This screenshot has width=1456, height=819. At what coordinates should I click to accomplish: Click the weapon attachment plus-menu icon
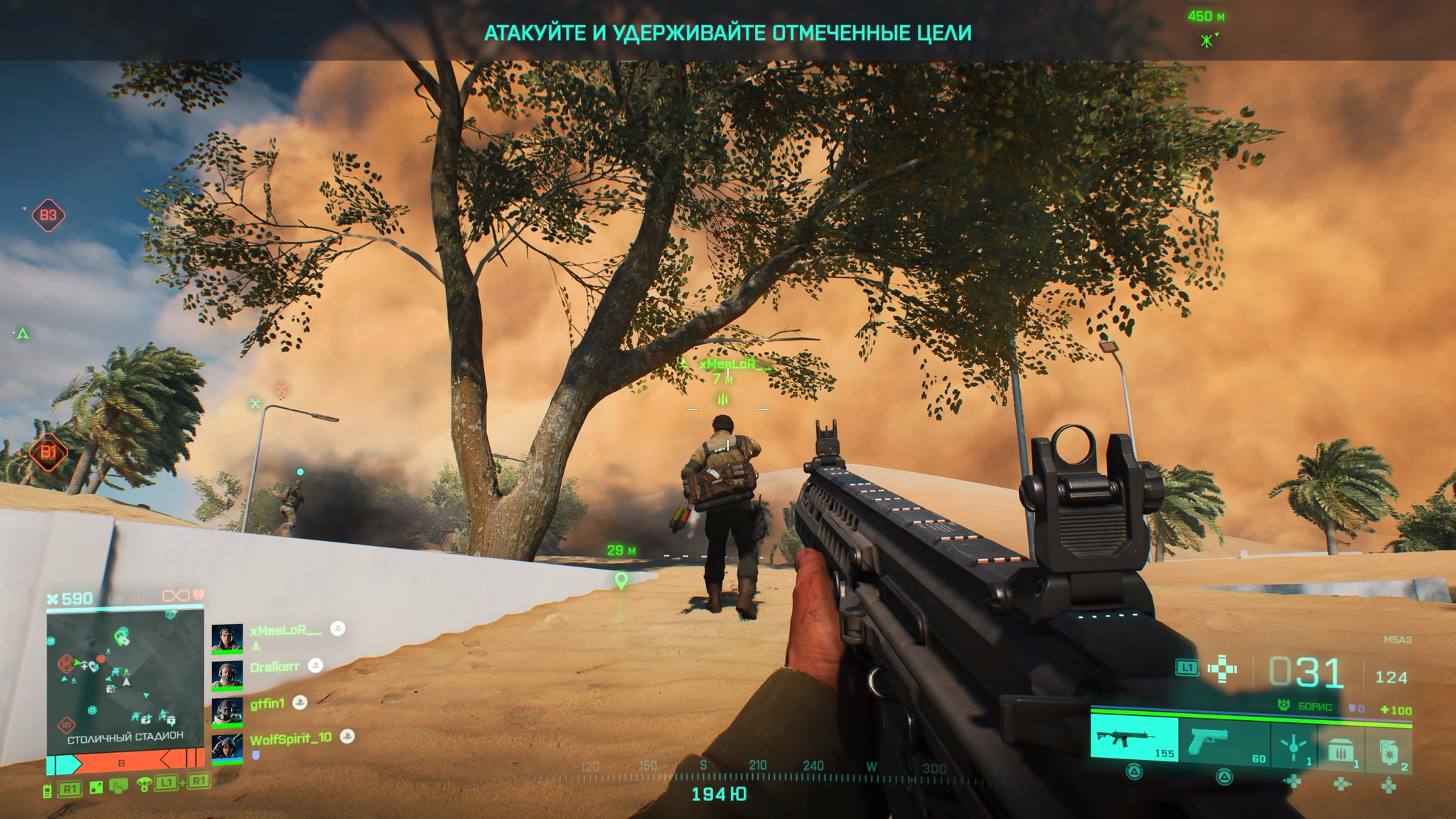coord(1222,669)
